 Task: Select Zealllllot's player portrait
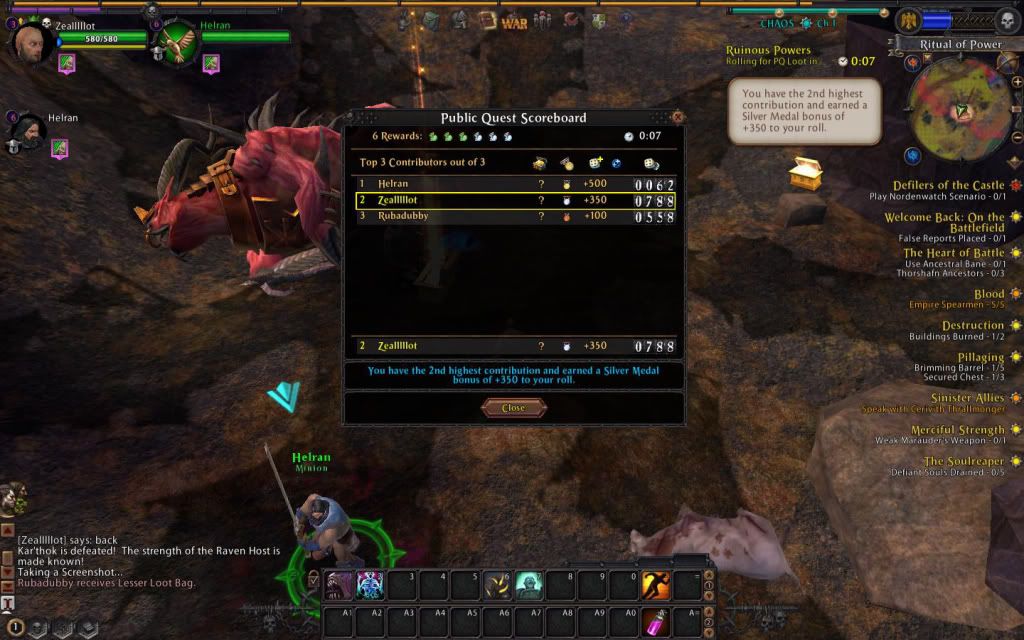30,42
